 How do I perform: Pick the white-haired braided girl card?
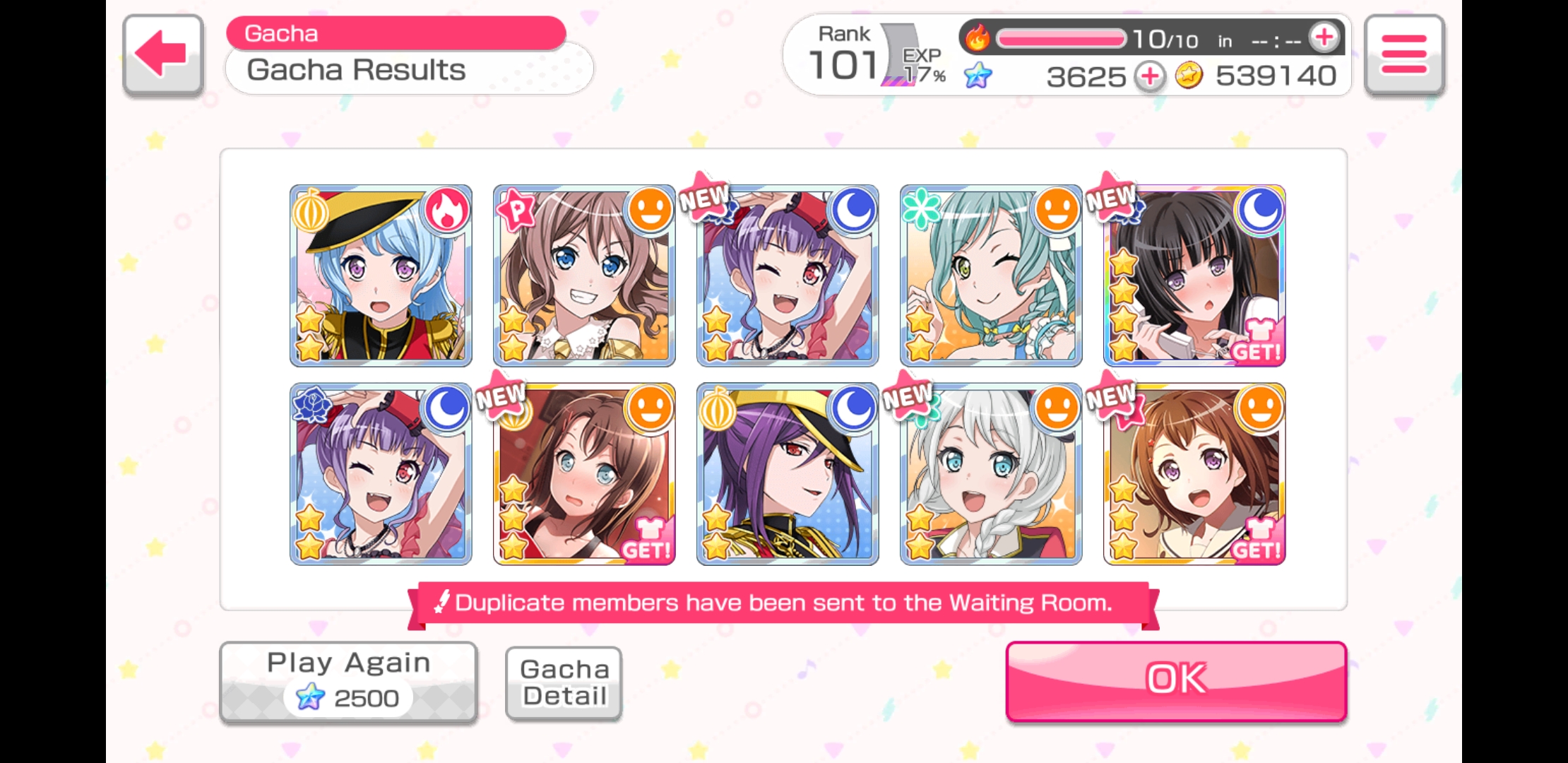[991, 474]
